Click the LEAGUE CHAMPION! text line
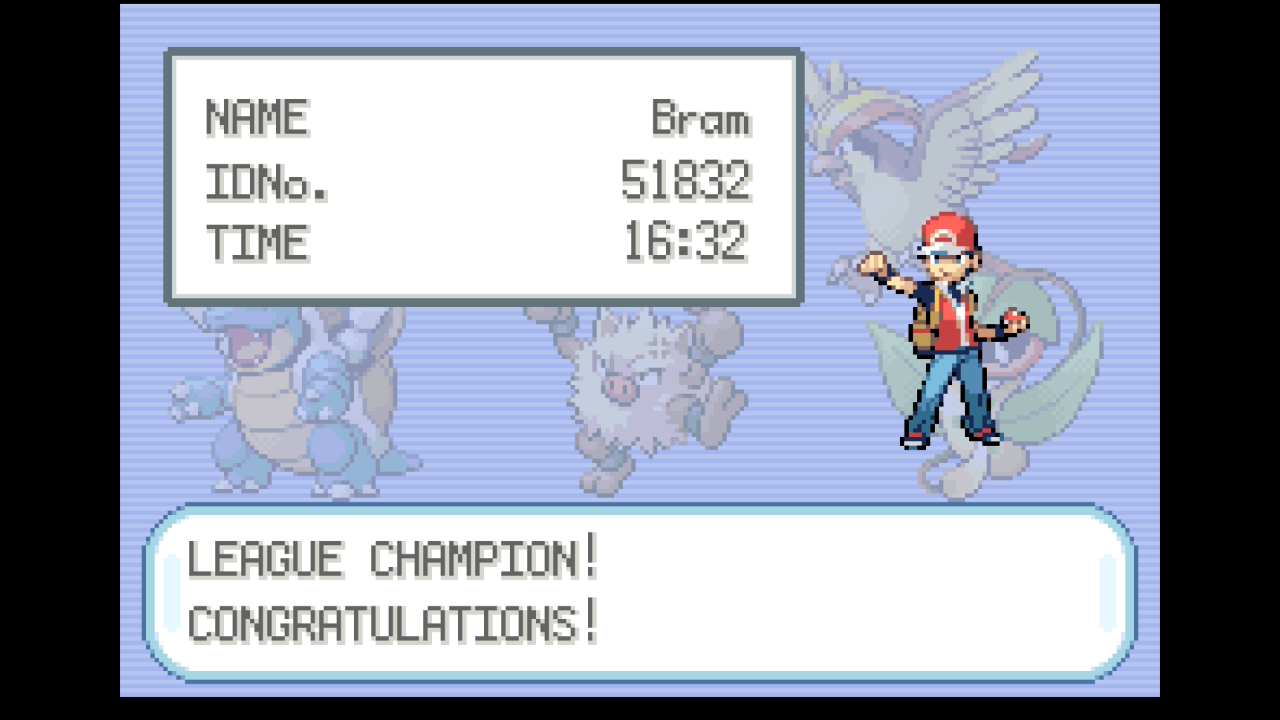Screen dimensions: 1280x720 coord(393,557)
